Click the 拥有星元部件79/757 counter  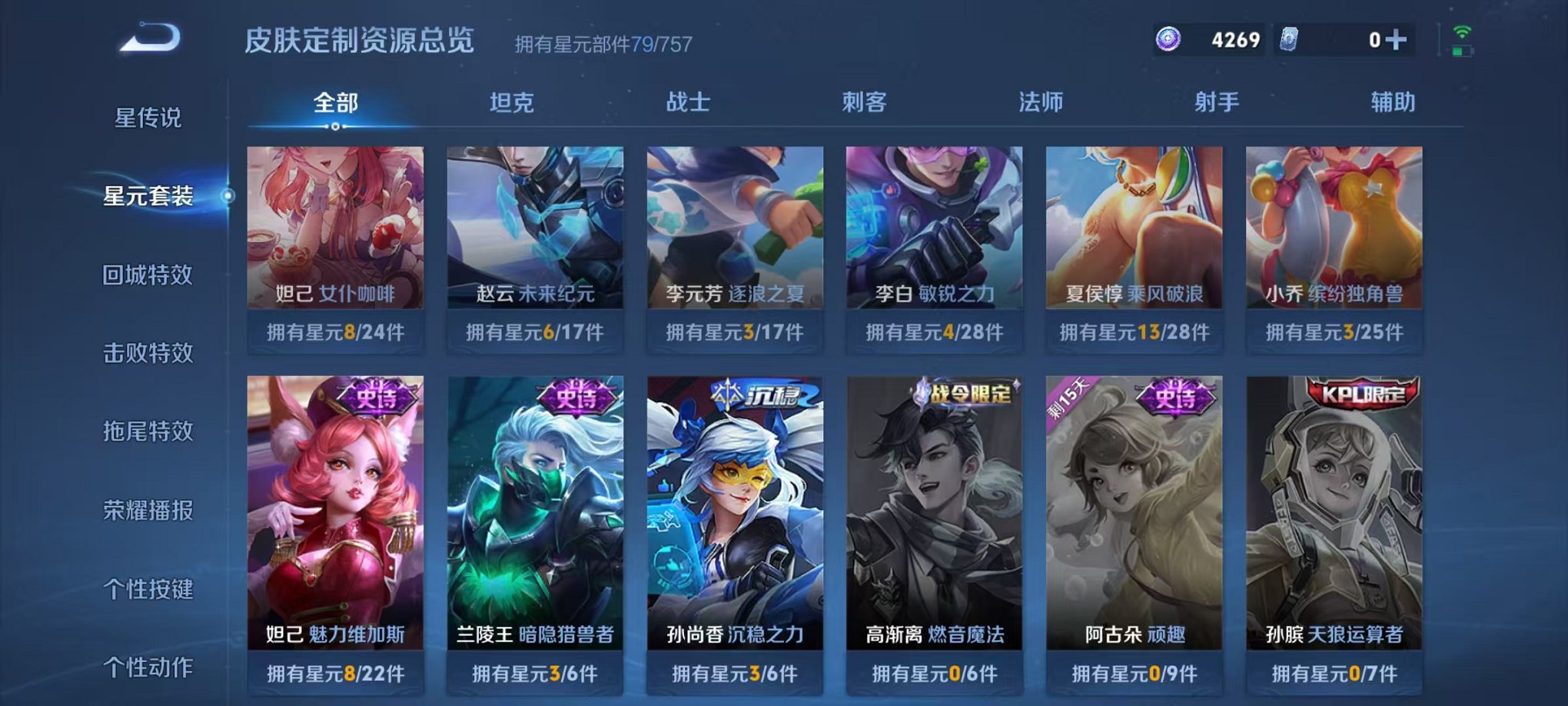pyautogui.click(x=601, y=42)
